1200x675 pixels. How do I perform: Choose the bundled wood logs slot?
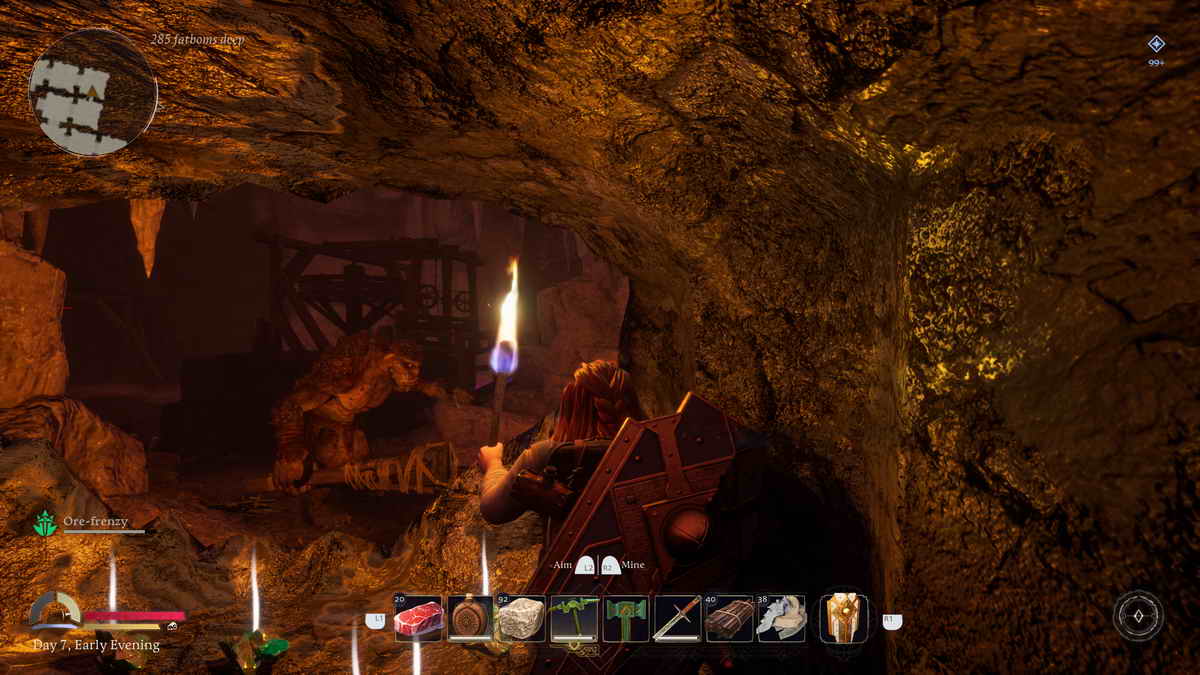pos(730,618)
